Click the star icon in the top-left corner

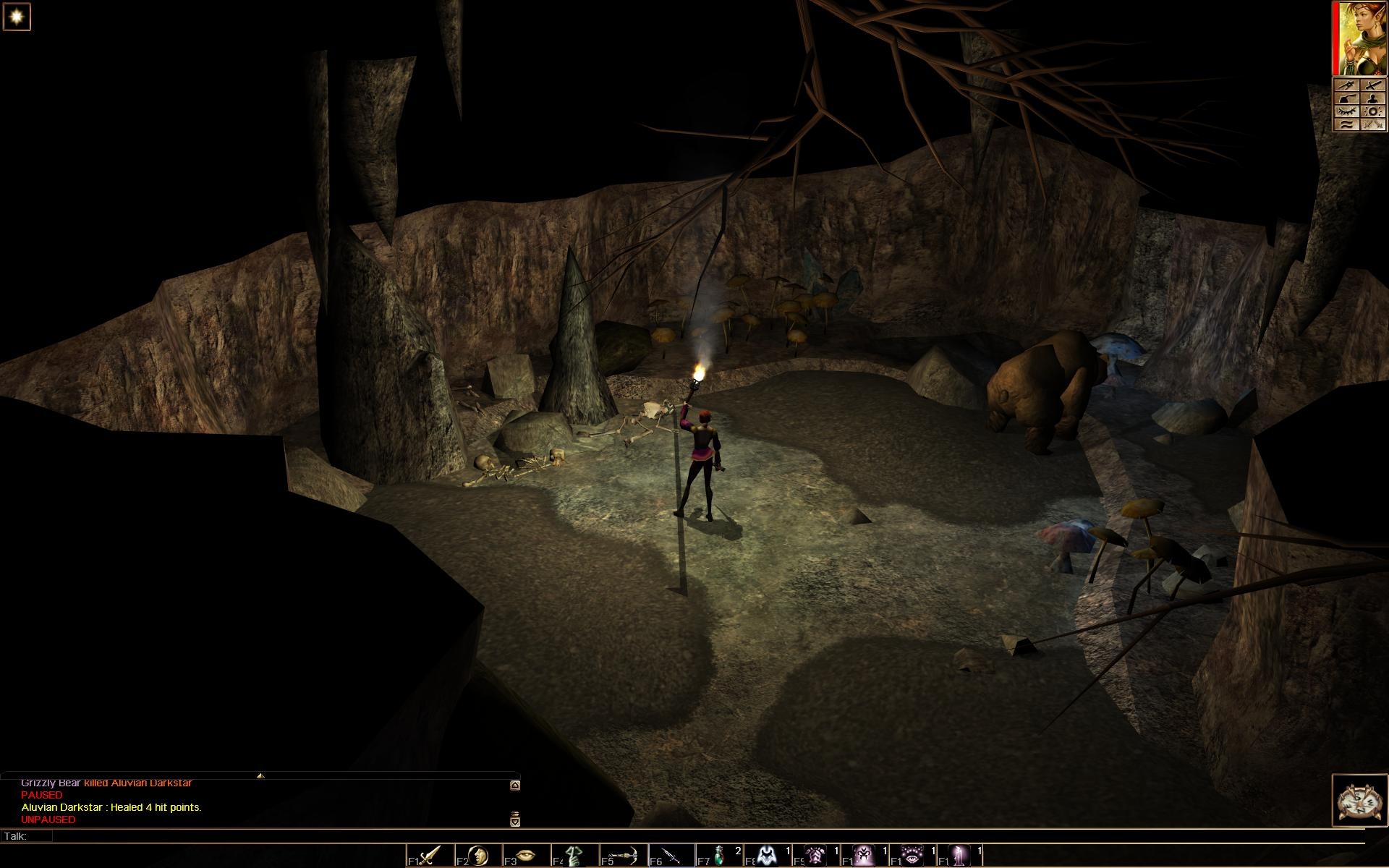(x=16, y=17)
